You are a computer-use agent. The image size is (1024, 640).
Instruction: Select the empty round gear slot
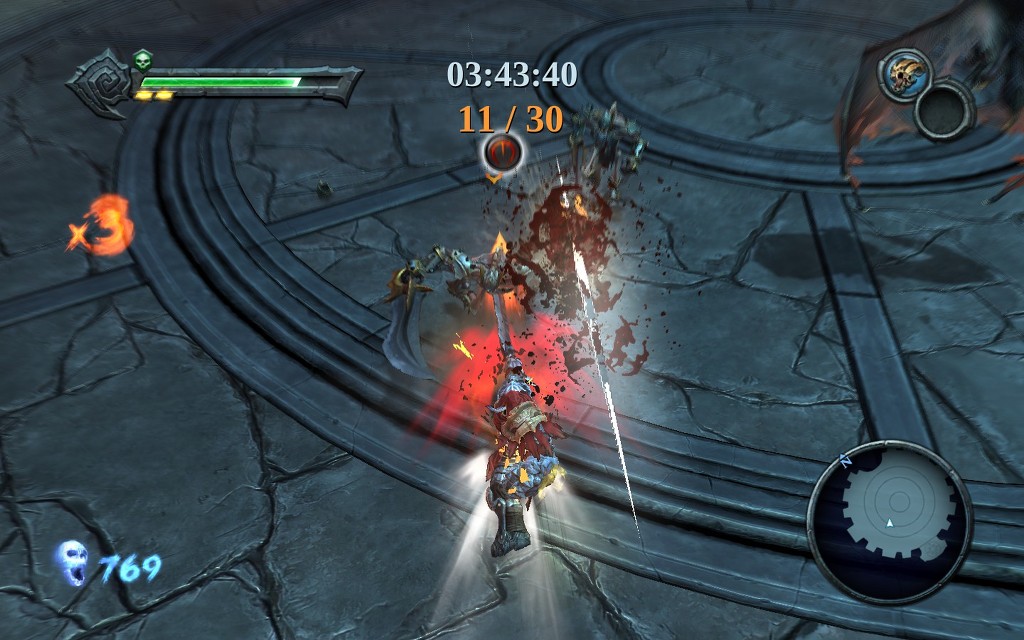pyautogui.click(x=944, y=109)
